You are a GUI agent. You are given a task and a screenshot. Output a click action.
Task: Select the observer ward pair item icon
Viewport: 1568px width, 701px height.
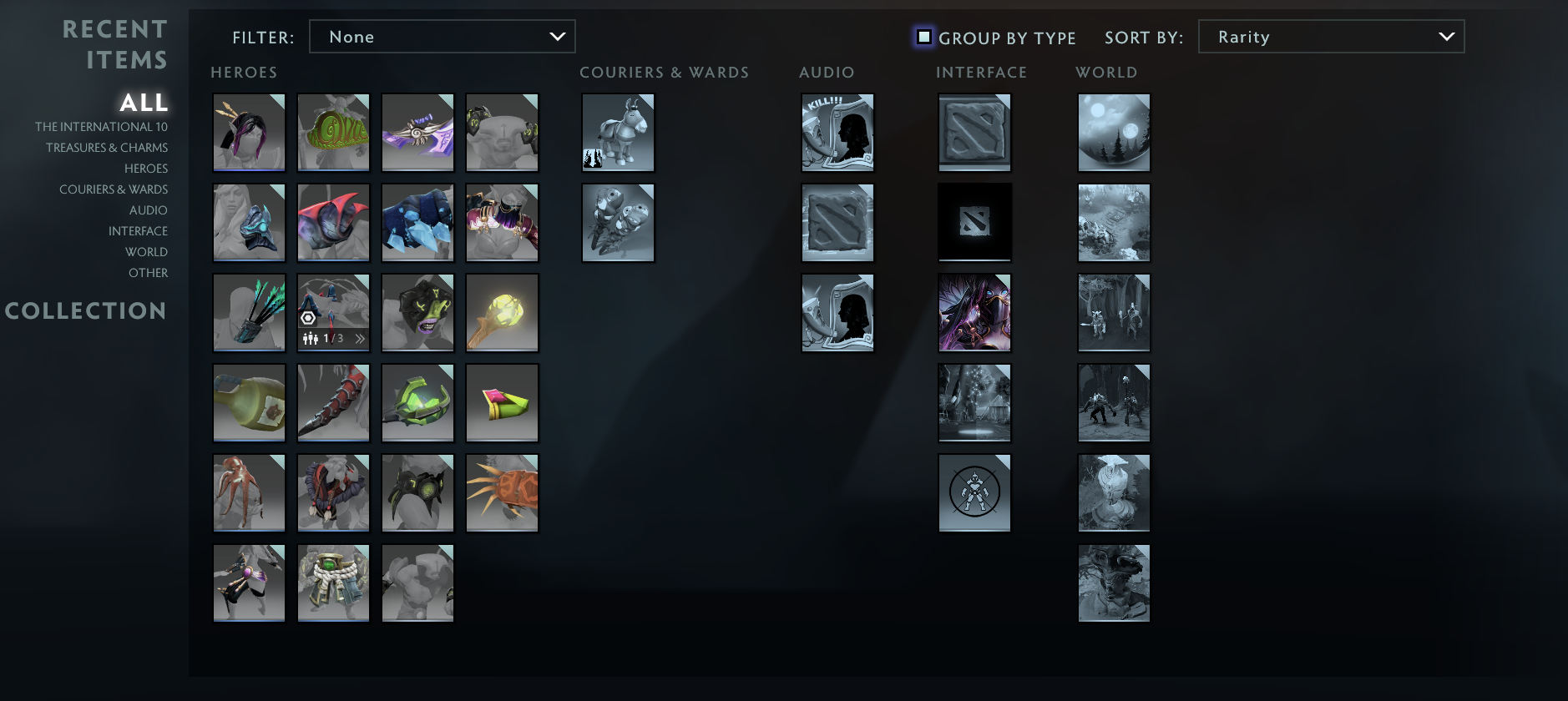(618, 222)
